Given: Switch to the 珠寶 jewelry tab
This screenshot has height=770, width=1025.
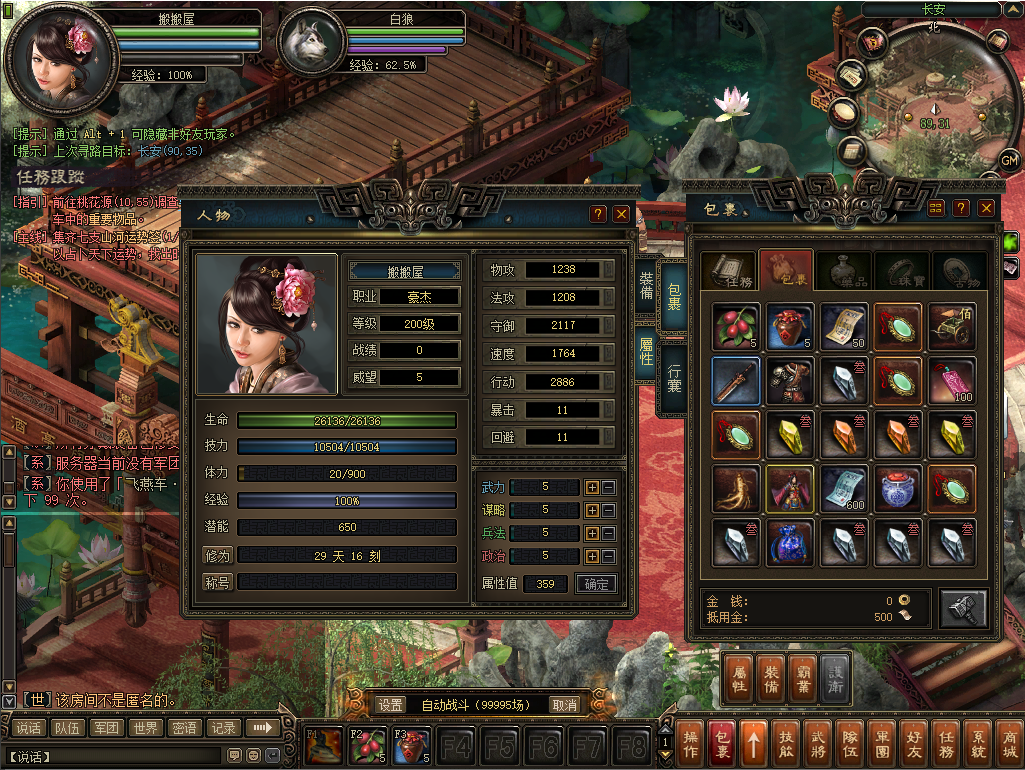Looking at the screenshot, I should coord(901,271).
